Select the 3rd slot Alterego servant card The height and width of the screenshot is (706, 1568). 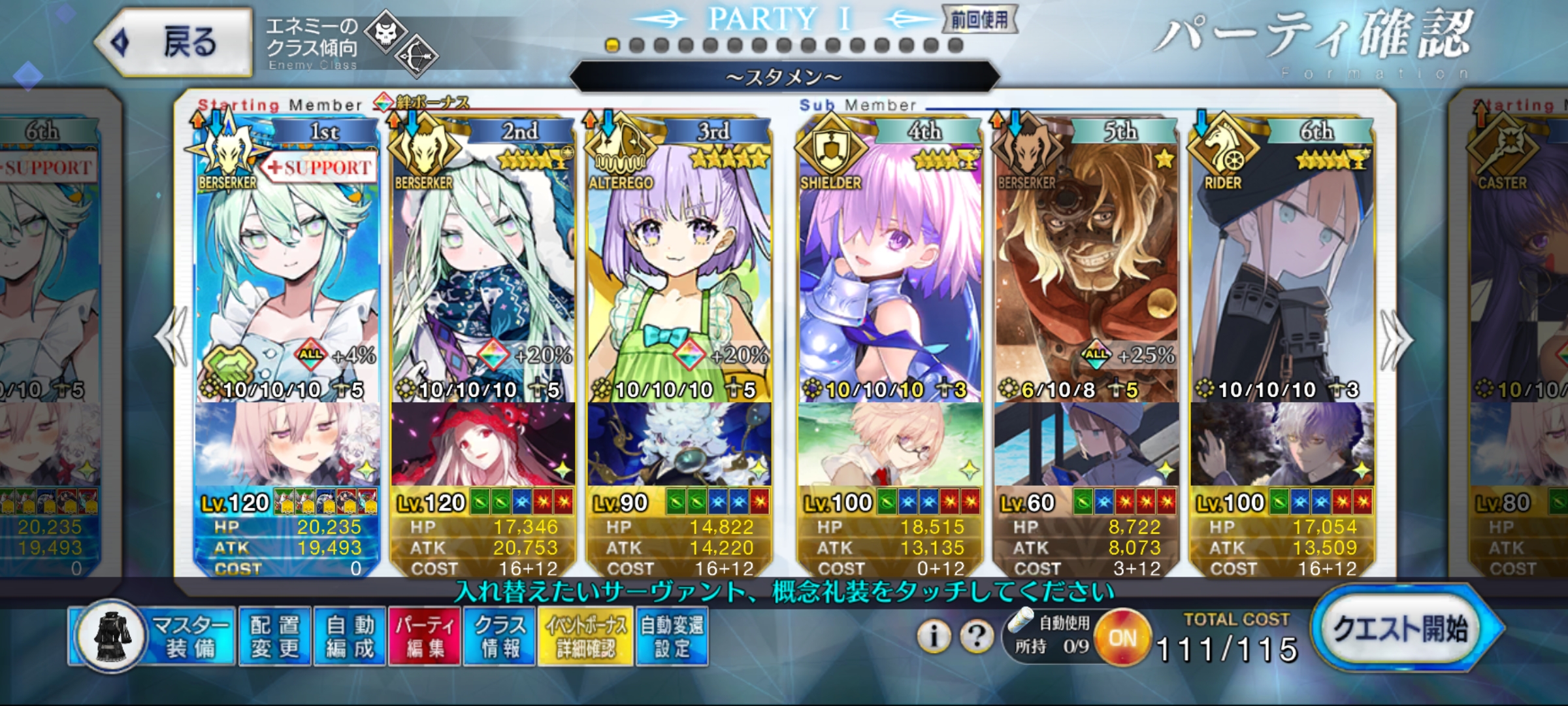pos(679,275)
